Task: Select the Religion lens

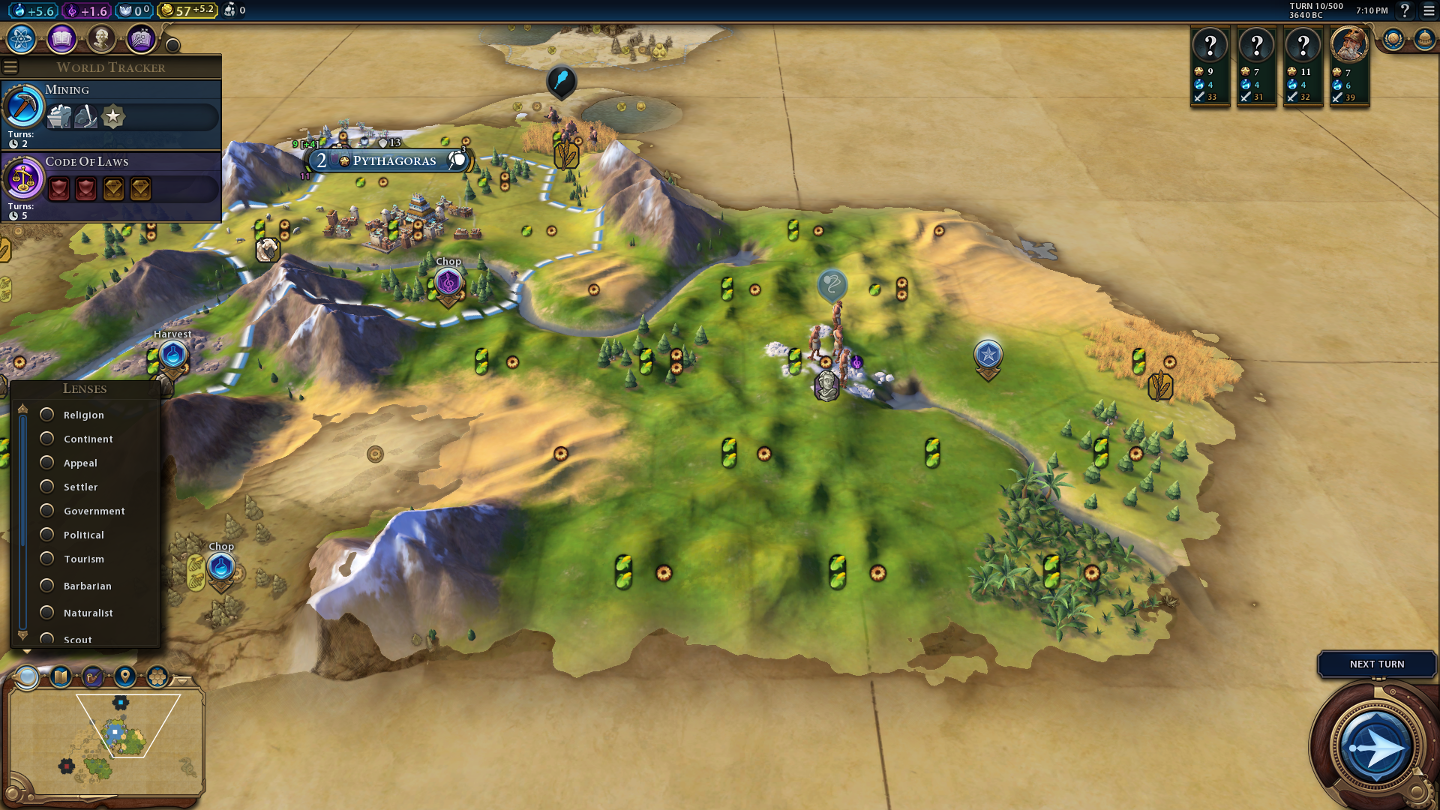Action: pos(47,415)
